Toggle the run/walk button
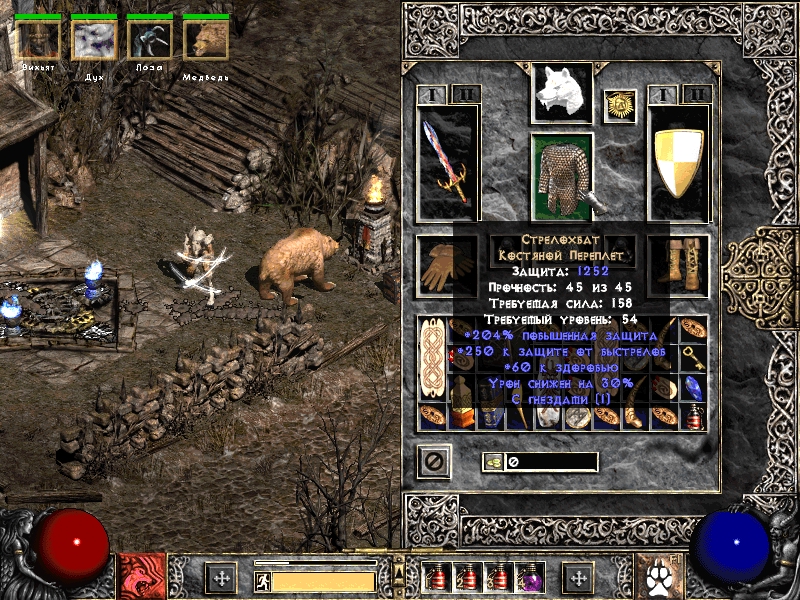Image resolution: width=800 pixels, height=600 pixels. 261,580
